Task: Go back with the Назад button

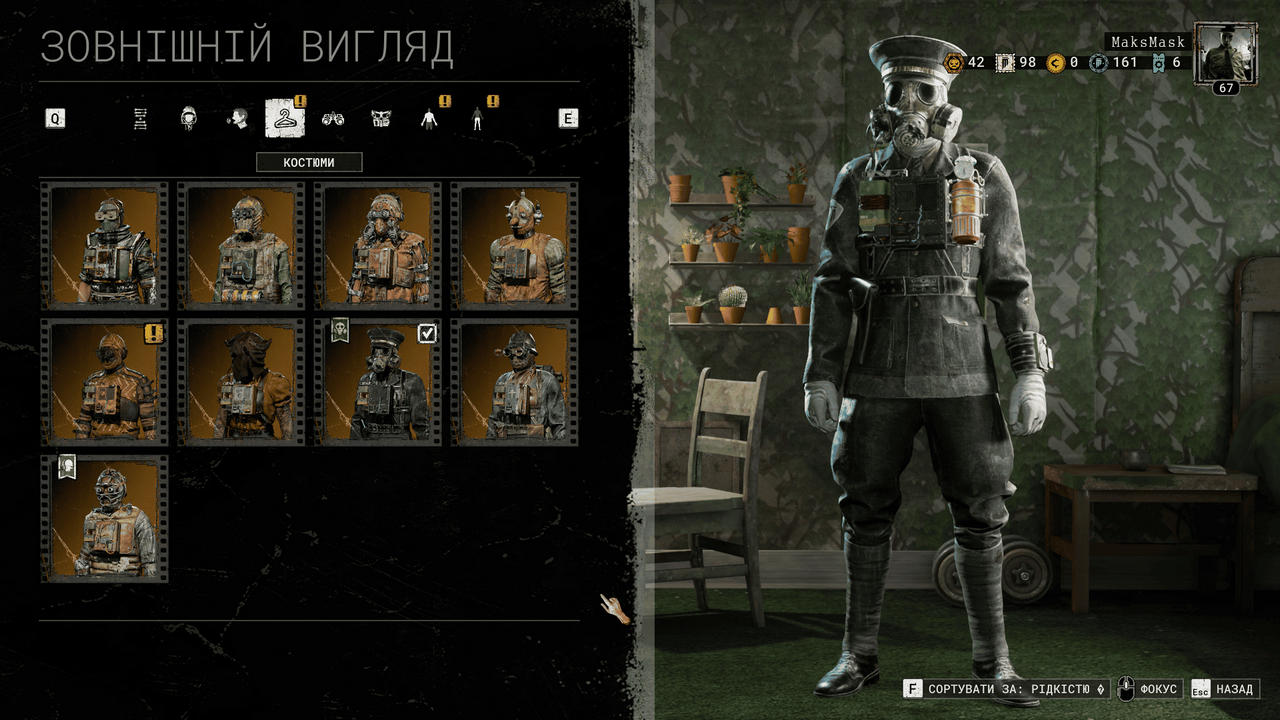Action: point(1224,689)
